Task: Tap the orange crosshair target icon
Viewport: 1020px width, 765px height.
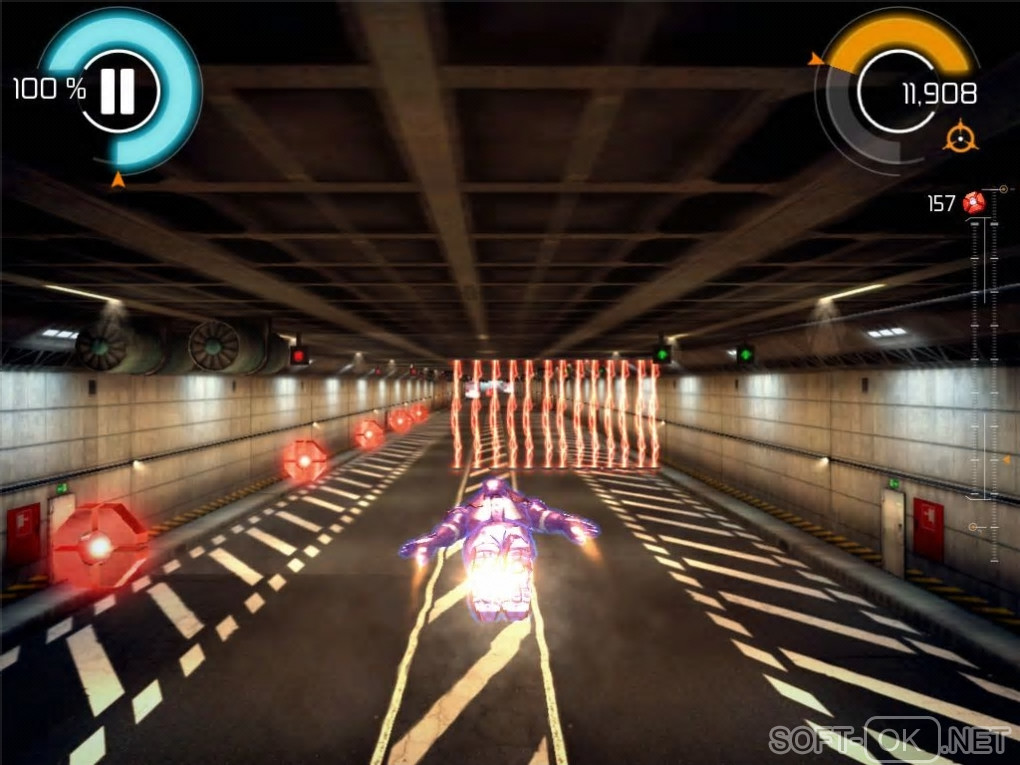Action: [960, 135]
